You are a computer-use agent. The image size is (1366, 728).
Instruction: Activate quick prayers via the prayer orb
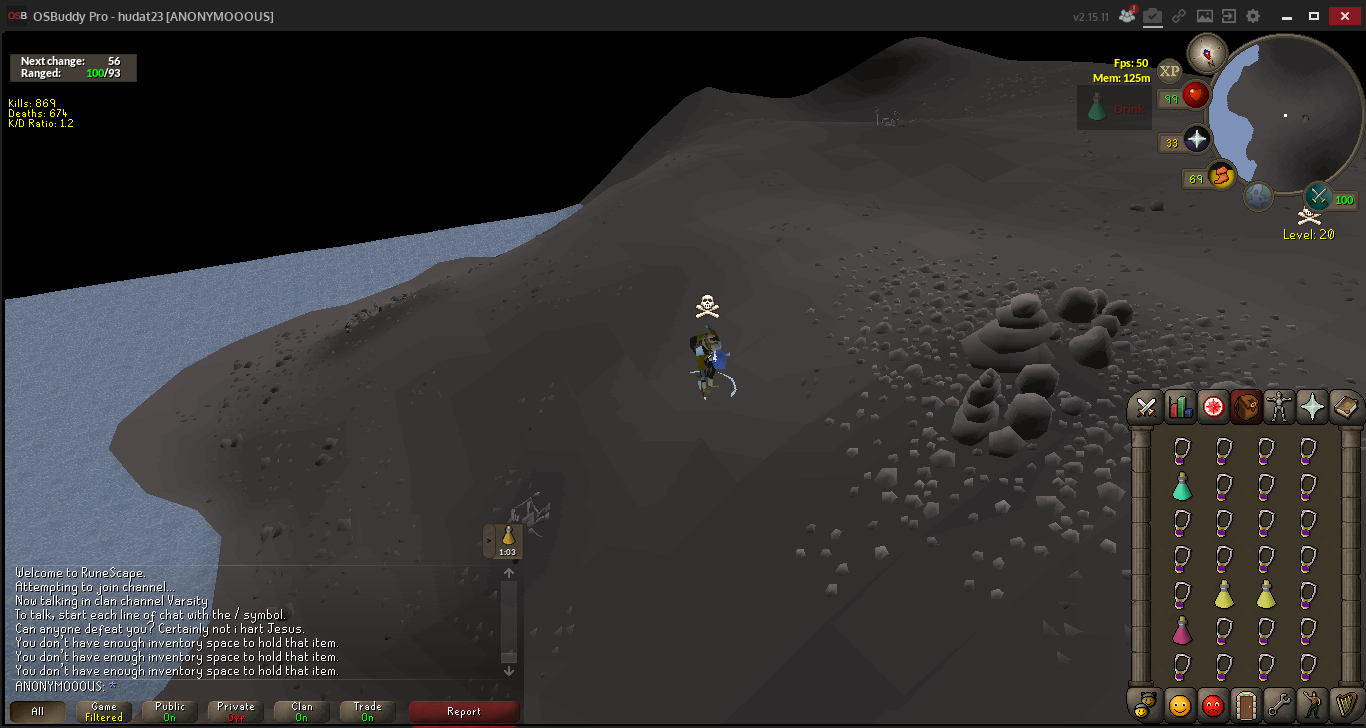pyautogui.click(x=1197, y=140)
